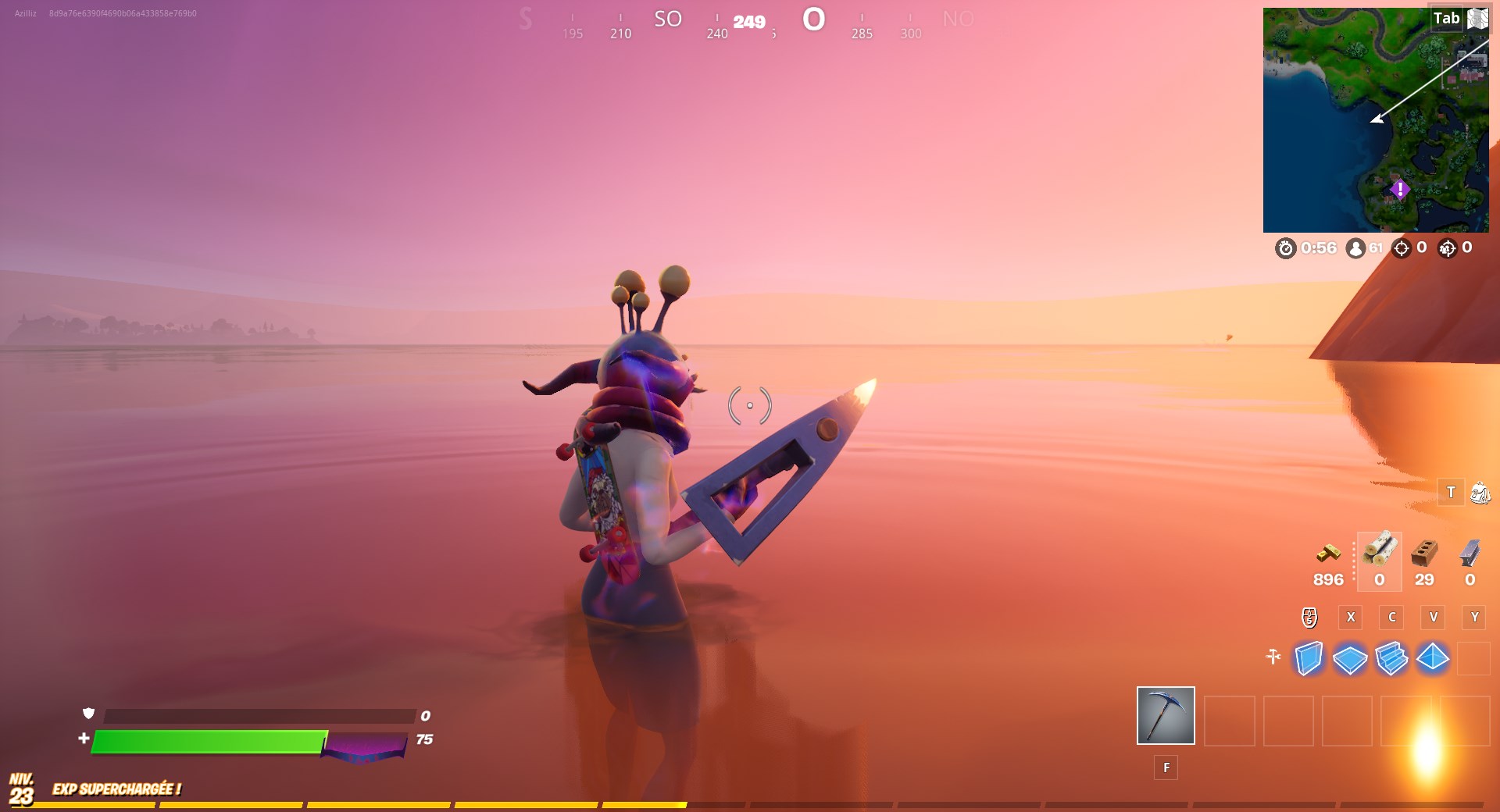The width and height of the screenshot is (1500, 812).
Task: Select the wall build piece icon
Action: tap(1309, 660)
